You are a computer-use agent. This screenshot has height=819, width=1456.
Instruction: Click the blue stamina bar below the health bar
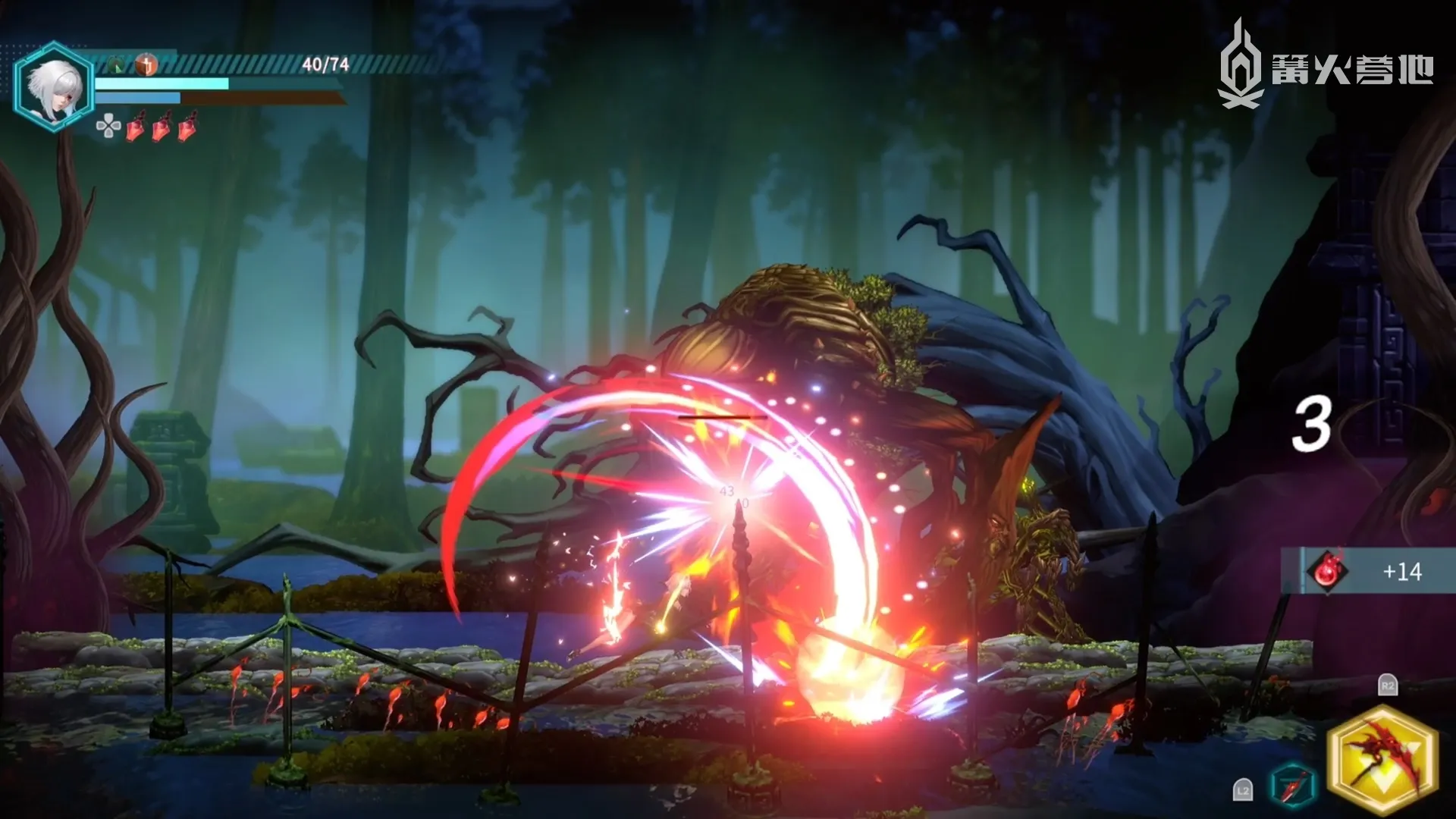pyautogui.click(x=136, y=97)
